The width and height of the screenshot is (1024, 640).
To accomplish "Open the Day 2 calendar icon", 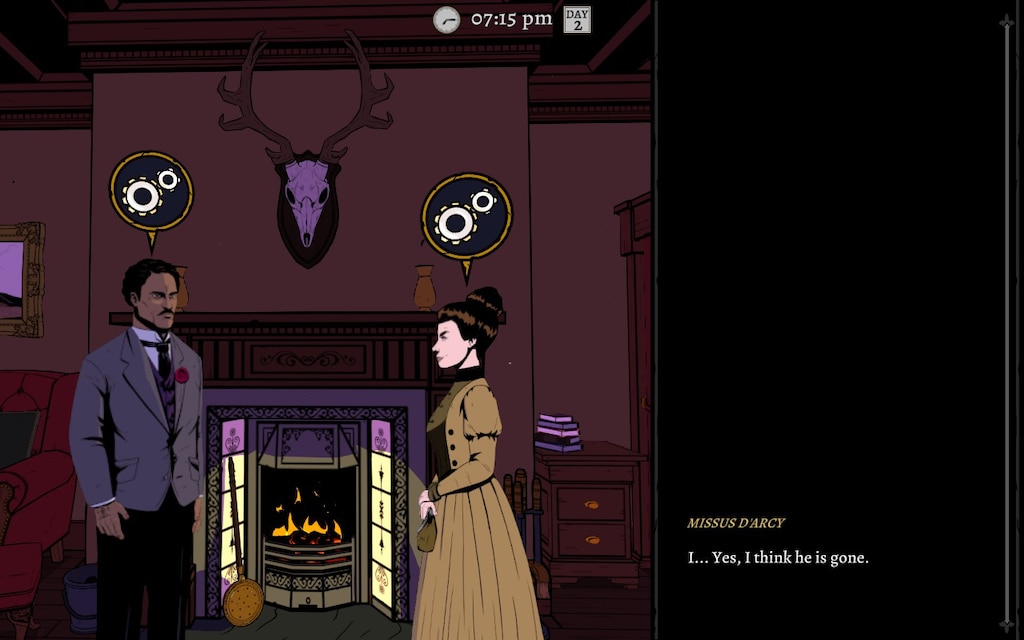I will (x=577, y=19).
